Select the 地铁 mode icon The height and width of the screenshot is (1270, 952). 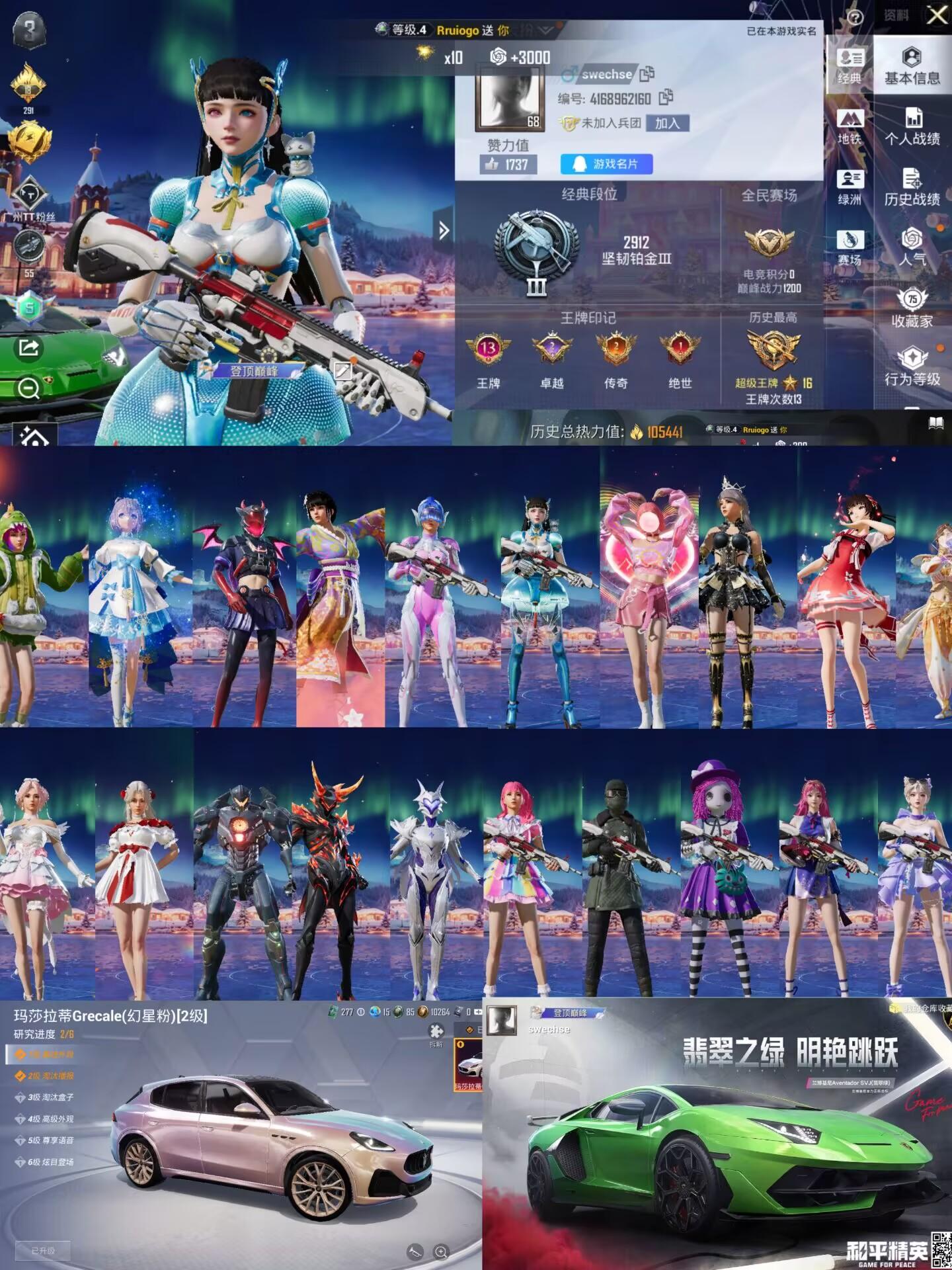click(x=852, y=124)
